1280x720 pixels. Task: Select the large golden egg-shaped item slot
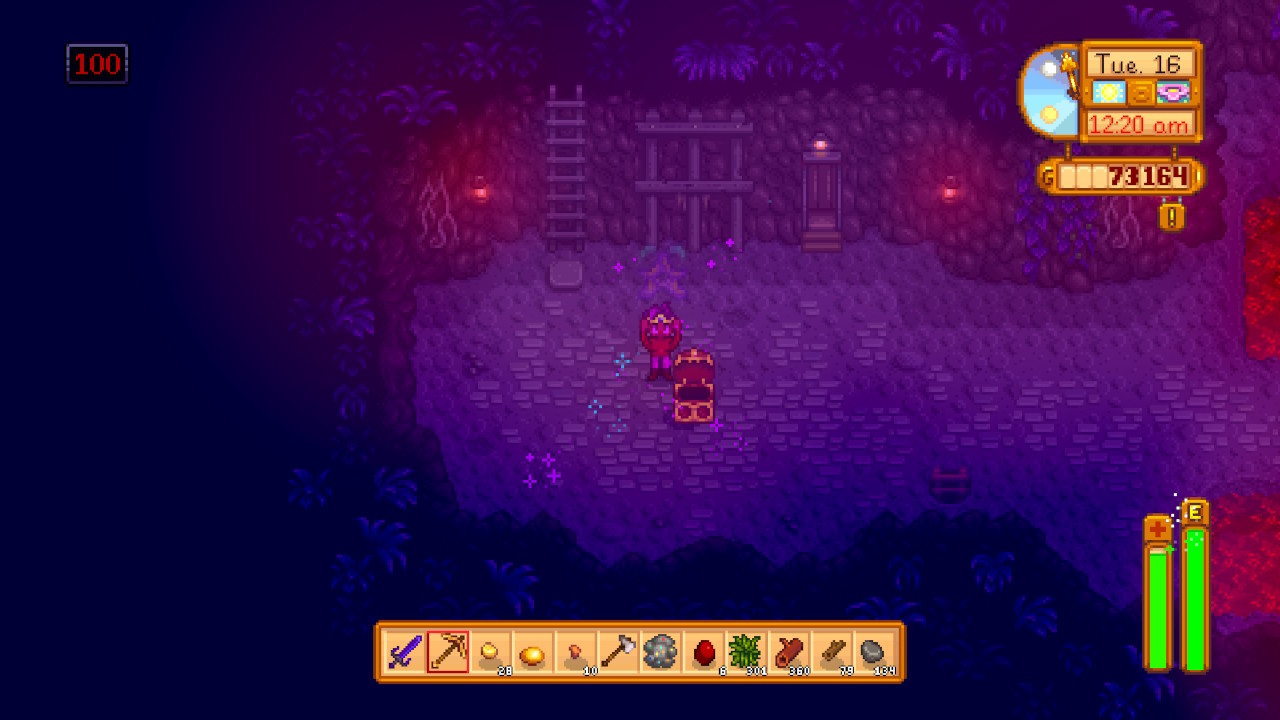tap(533, 653)
